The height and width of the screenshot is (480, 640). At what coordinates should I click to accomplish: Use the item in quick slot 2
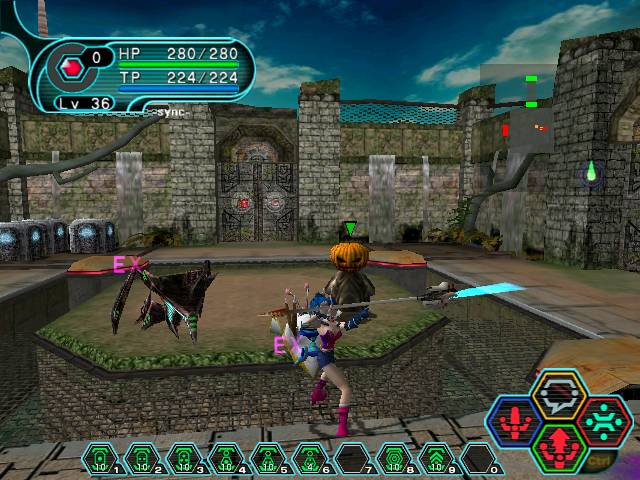[x=140, y=459]
